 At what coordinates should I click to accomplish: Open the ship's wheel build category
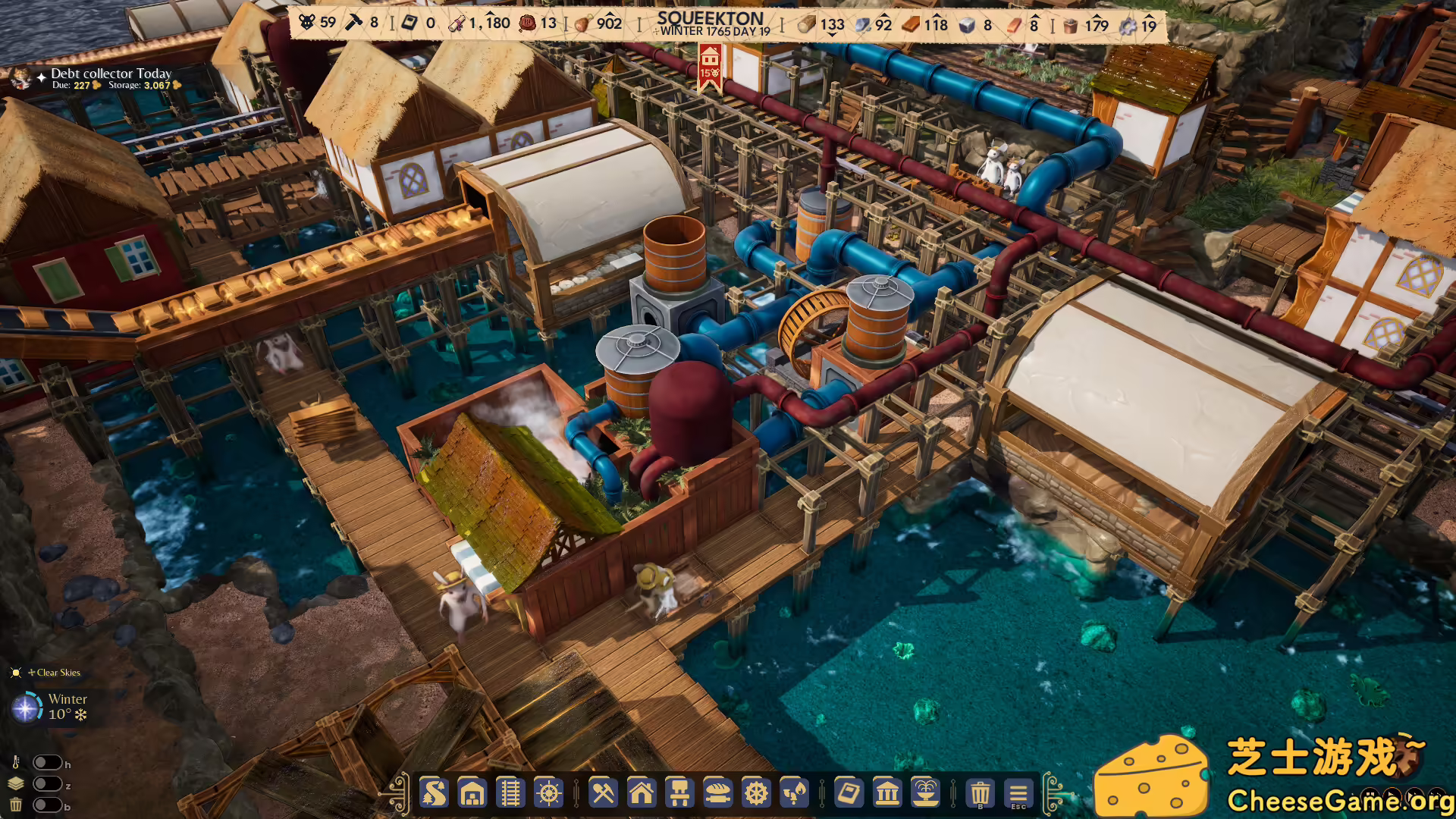click(x=548, y=793)
